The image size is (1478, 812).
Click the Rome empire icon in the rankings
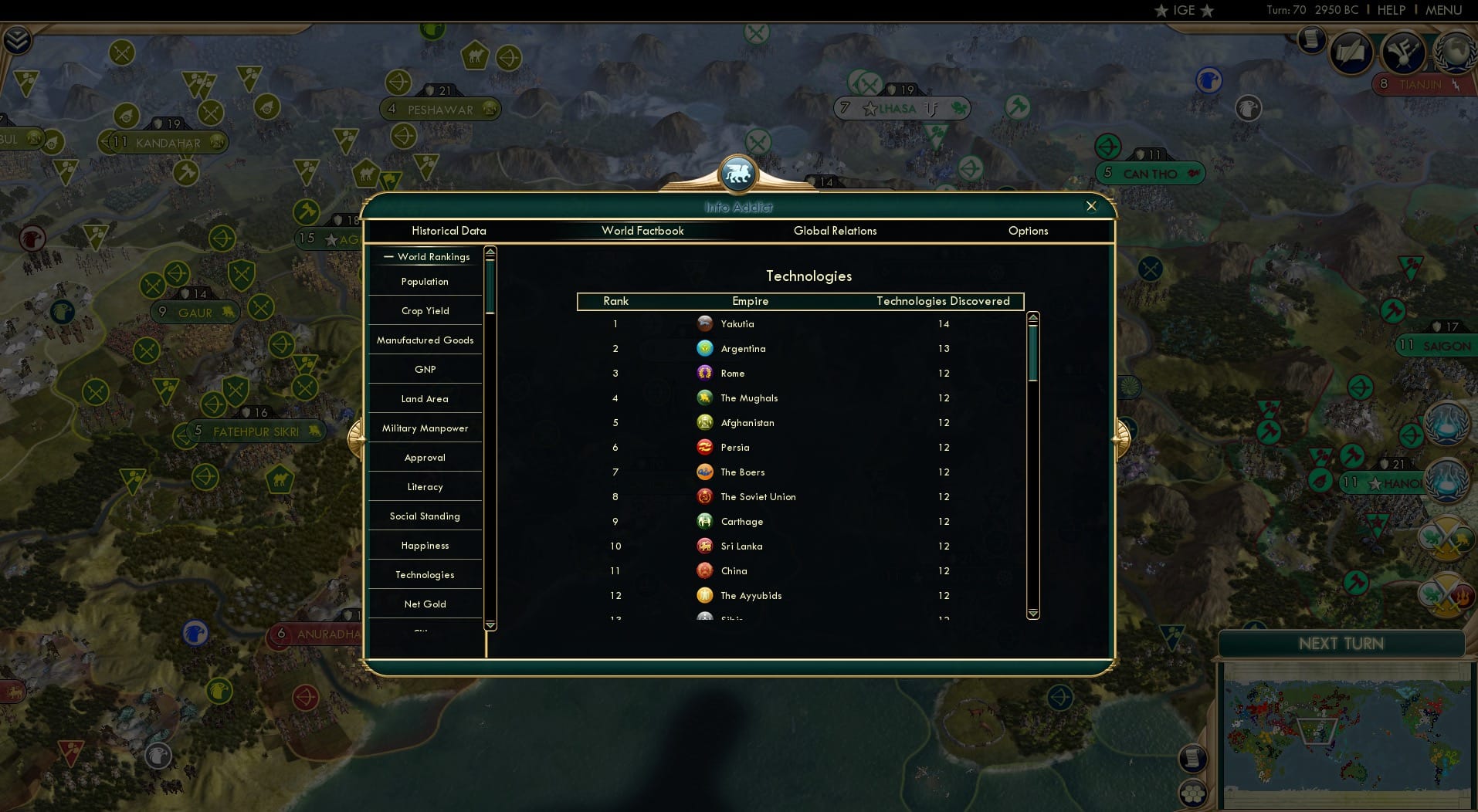click(705, 373)
